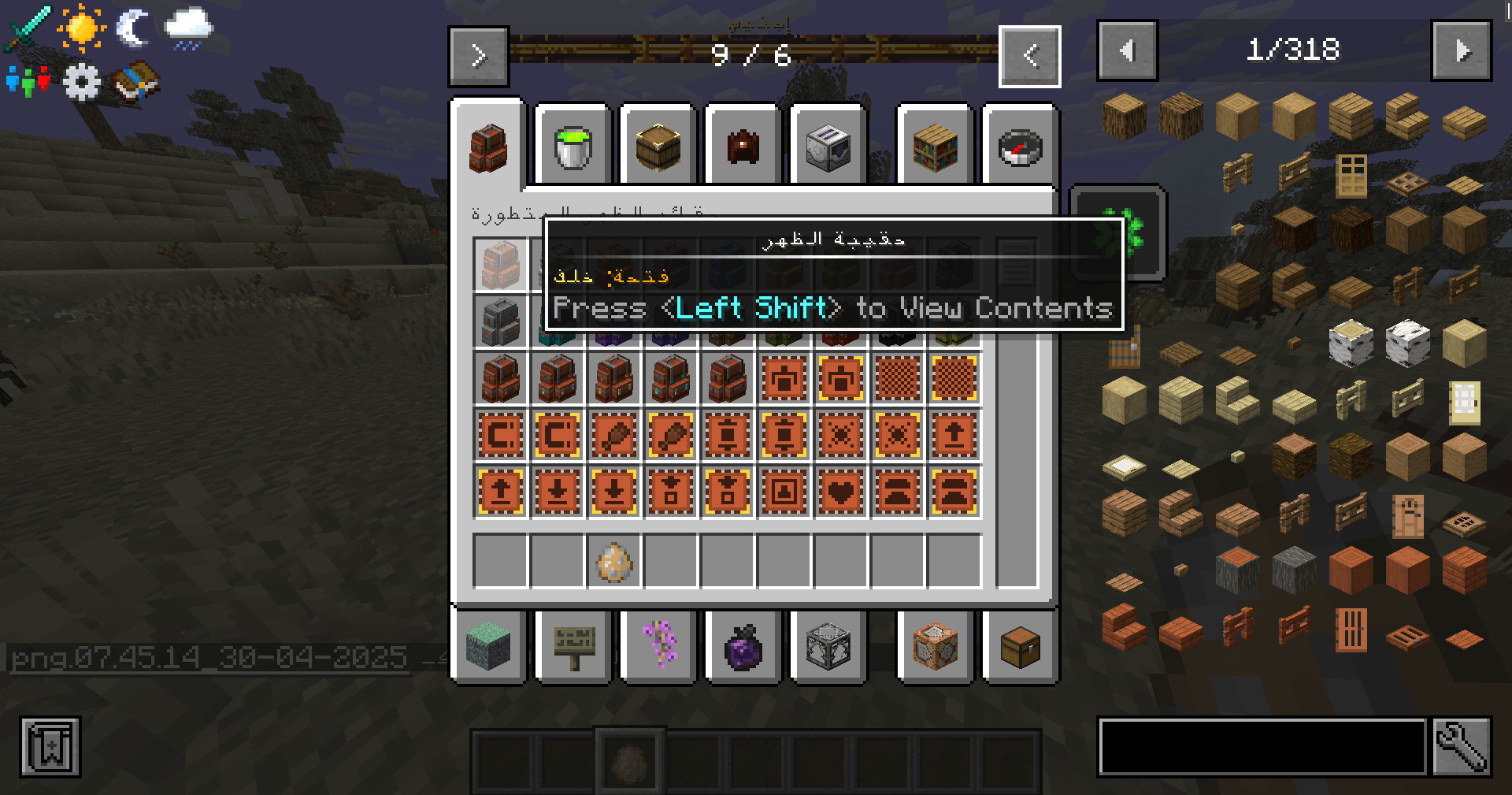Image resolution: width=1512 pixels, height=795 pixels.
Task: Open the command block creative tab
Action: [x=936, y=647]
